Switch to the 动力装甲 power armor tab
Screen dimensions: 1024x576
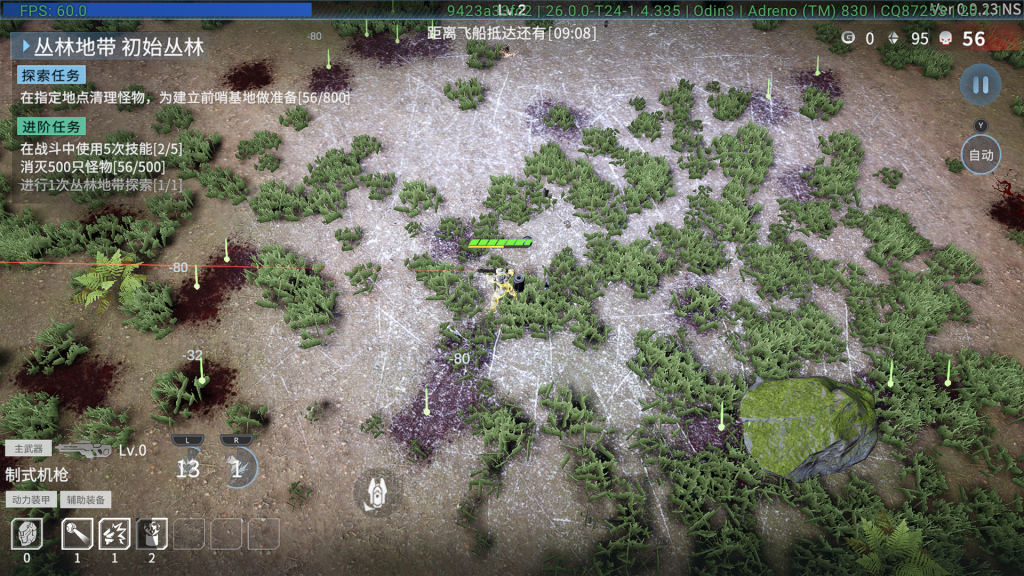pyautogui.click(x=31, y=499)
